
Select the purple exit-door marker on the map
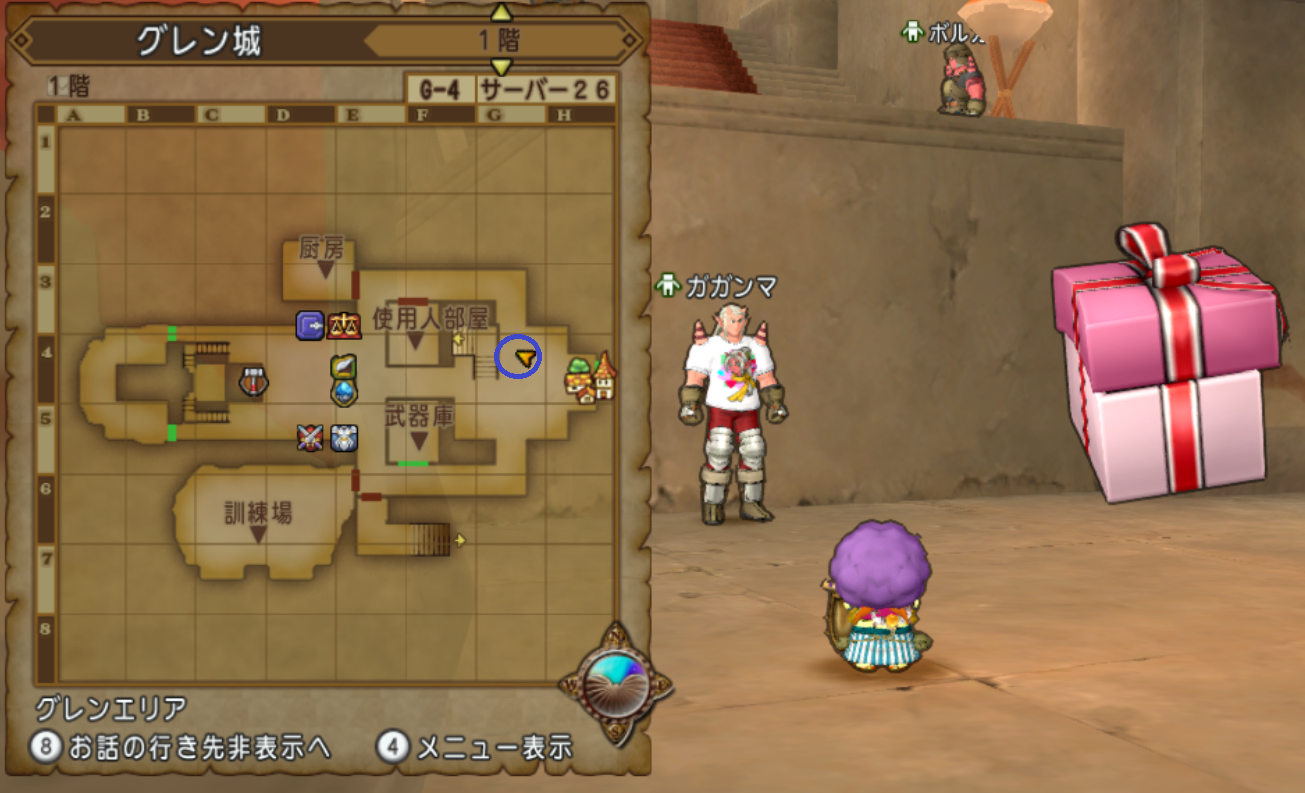pos(309,325)
